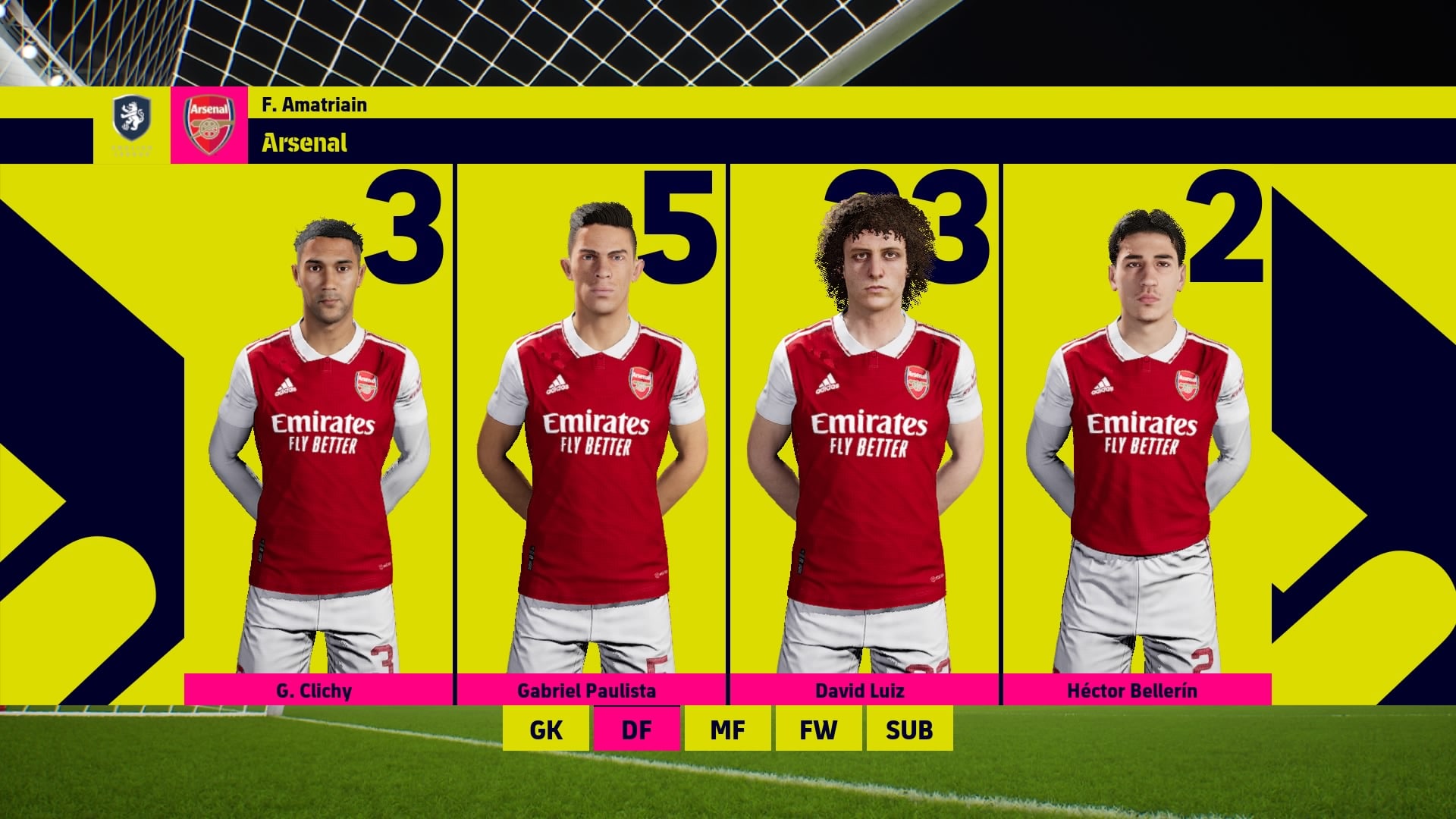This screenshot has width=1456, height=819.
Task: View the FW position tab
Action: pyautogui.click(x=819, y=730)
